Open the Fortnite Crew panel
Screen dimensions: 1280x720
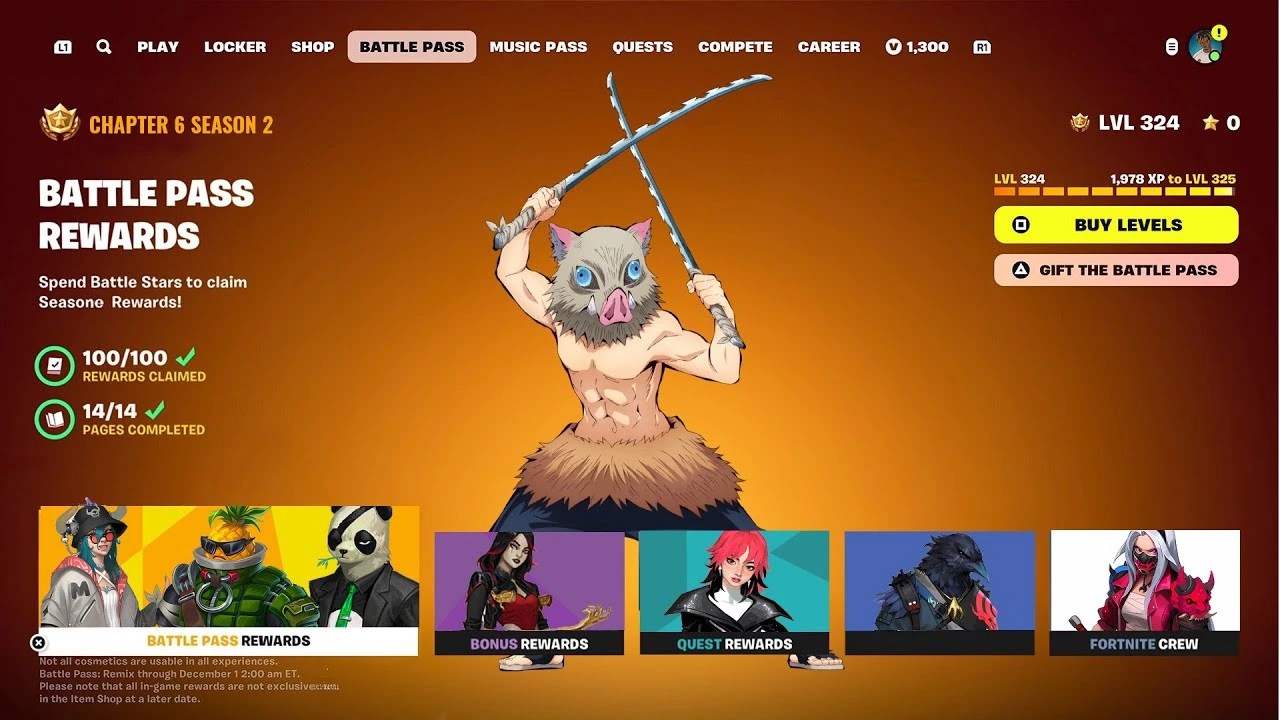[x=1145, y=590]
